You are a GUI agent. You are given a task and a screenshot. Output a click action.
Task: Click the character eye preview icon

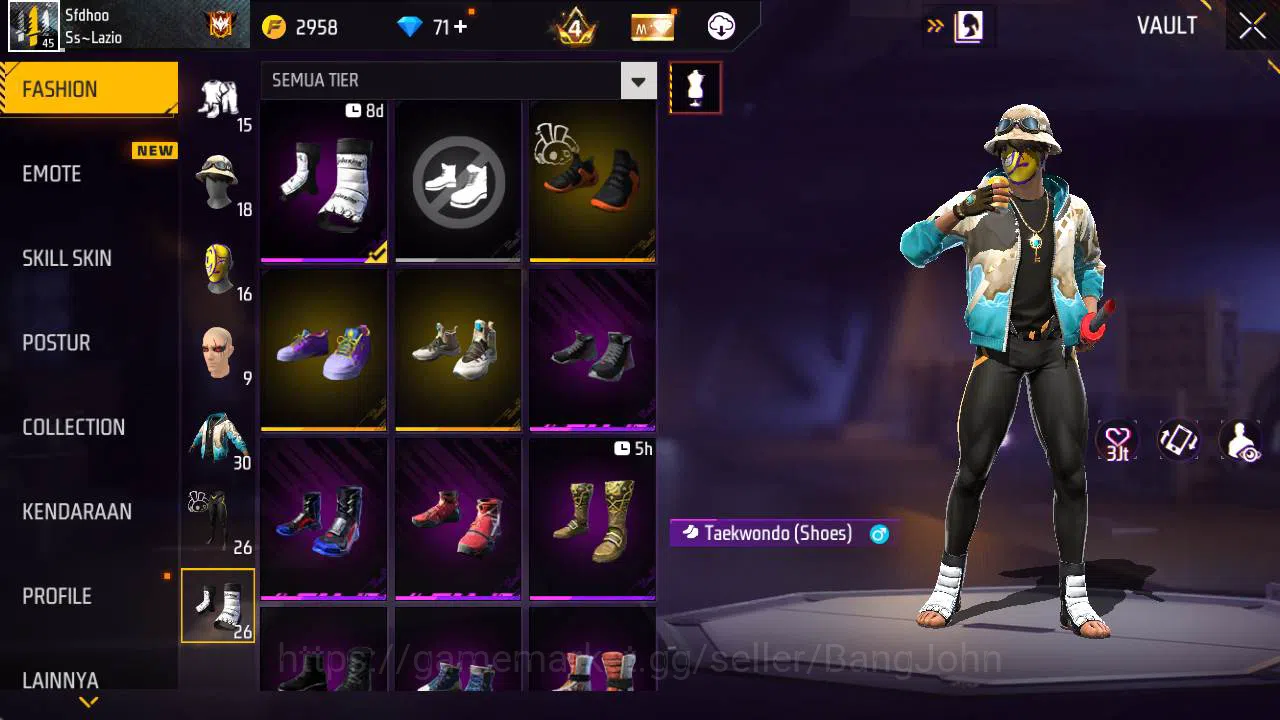[x=1240, y=441]
